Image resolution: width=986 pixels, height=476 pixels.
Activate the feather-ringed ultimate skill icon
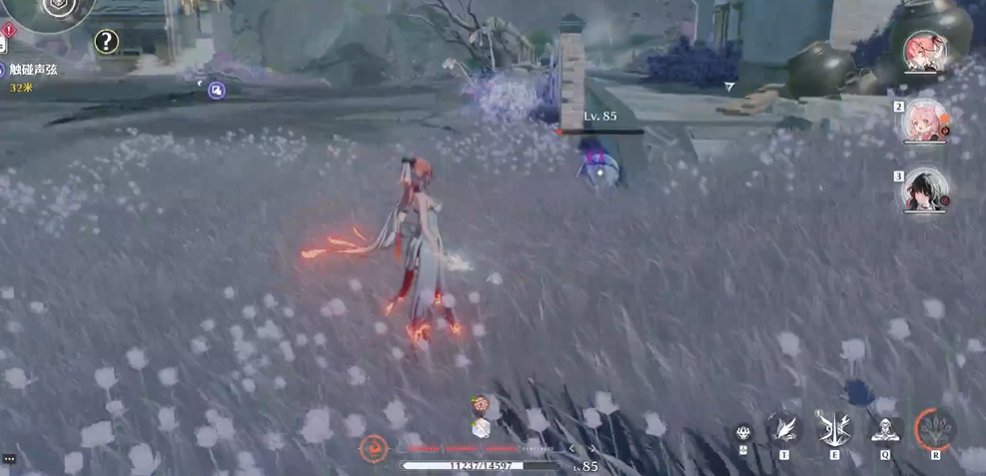(935, 428)
